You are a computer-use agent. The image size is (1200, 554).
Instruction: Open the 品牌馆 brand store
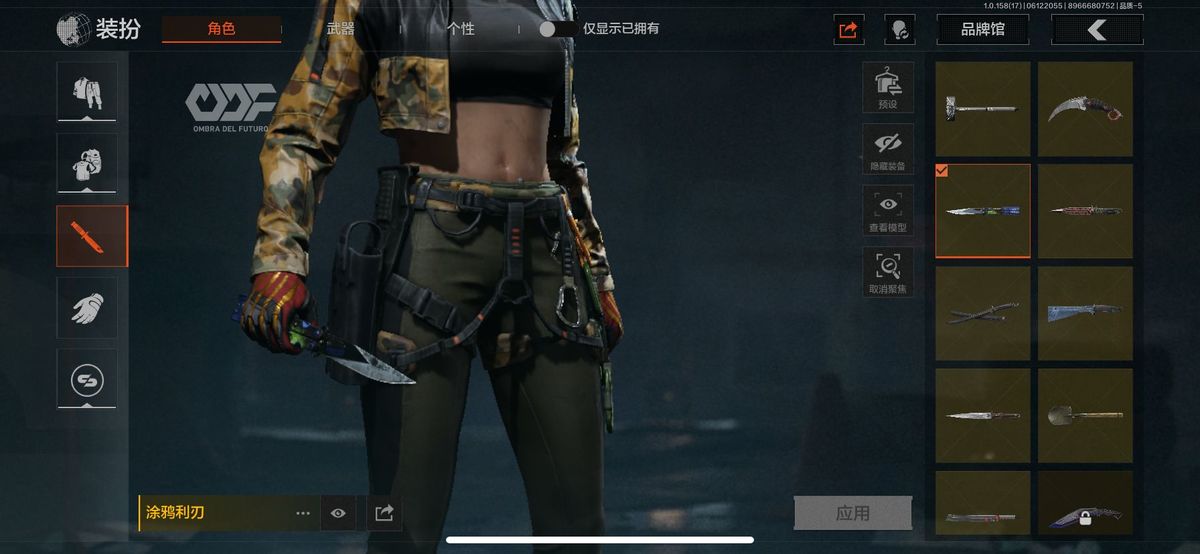982,29
